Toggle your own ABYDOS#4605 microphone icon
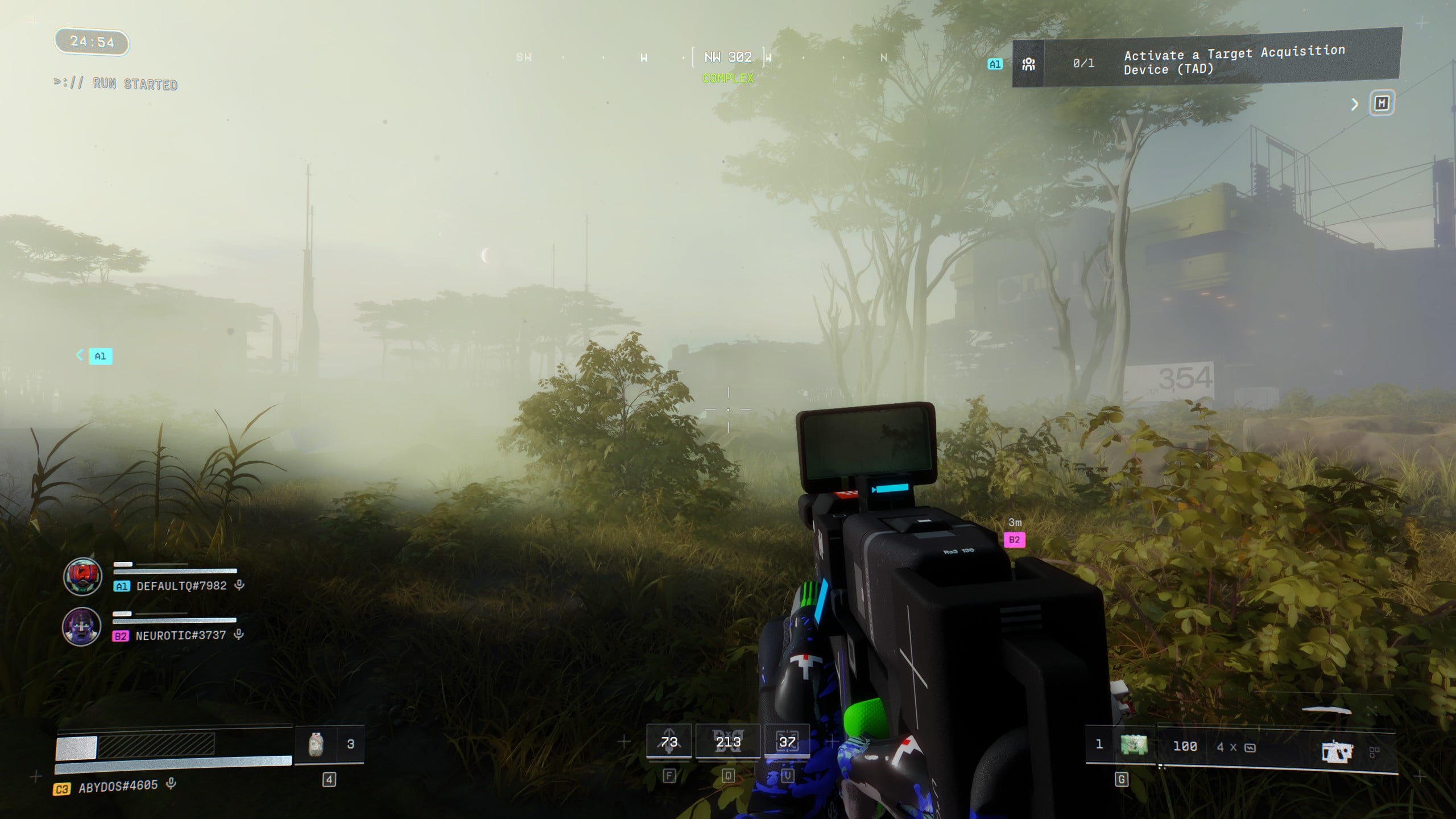This screenshot has width=1456, height=819. 171,784
